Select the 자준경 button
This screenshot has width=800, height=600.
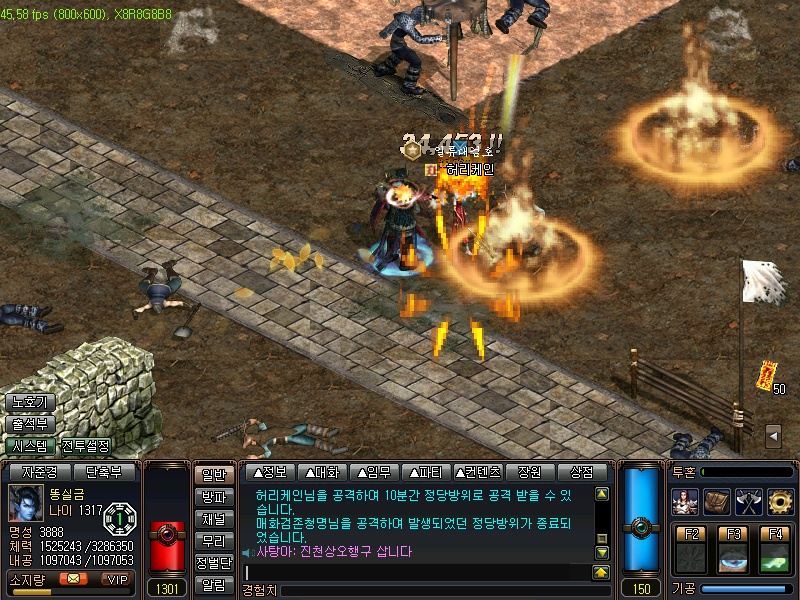tap(40, 472)
